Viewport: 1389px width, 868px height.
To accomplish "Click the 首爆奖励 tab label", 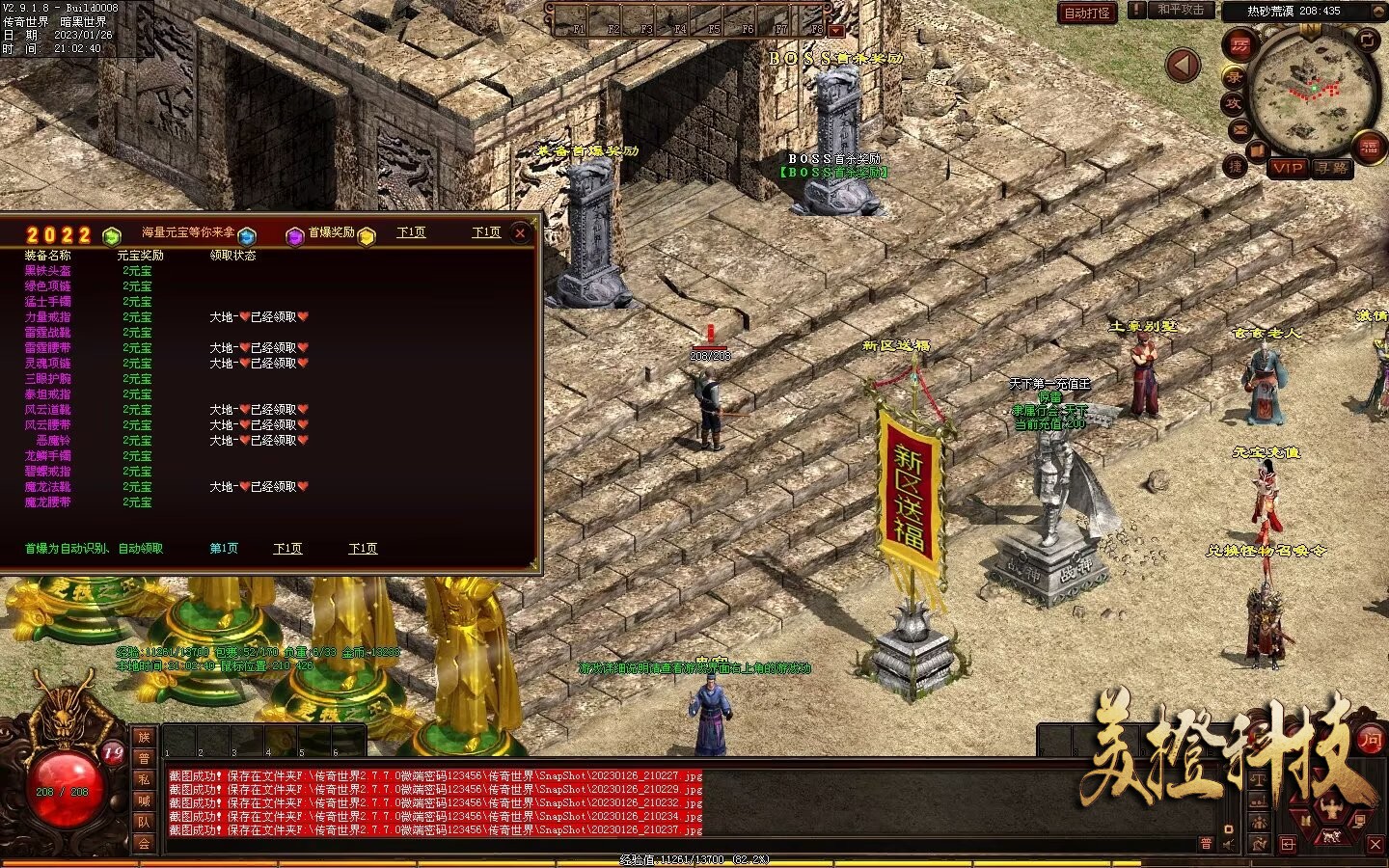I will (331, 232).
